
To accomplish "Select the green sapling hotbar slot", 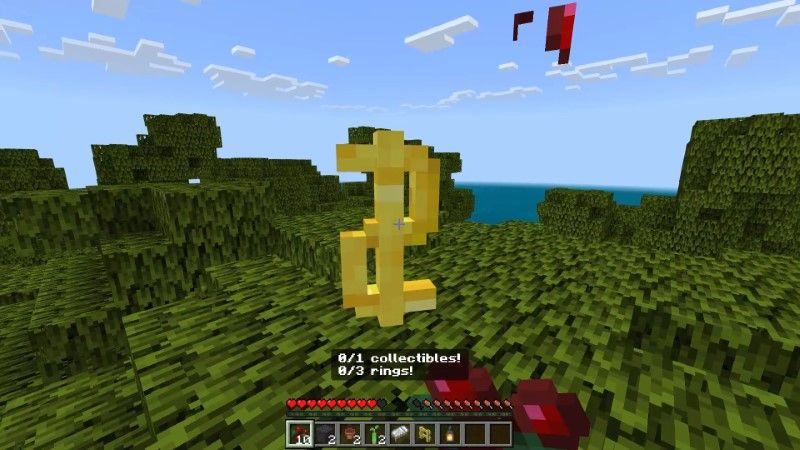I will point(374,433).
